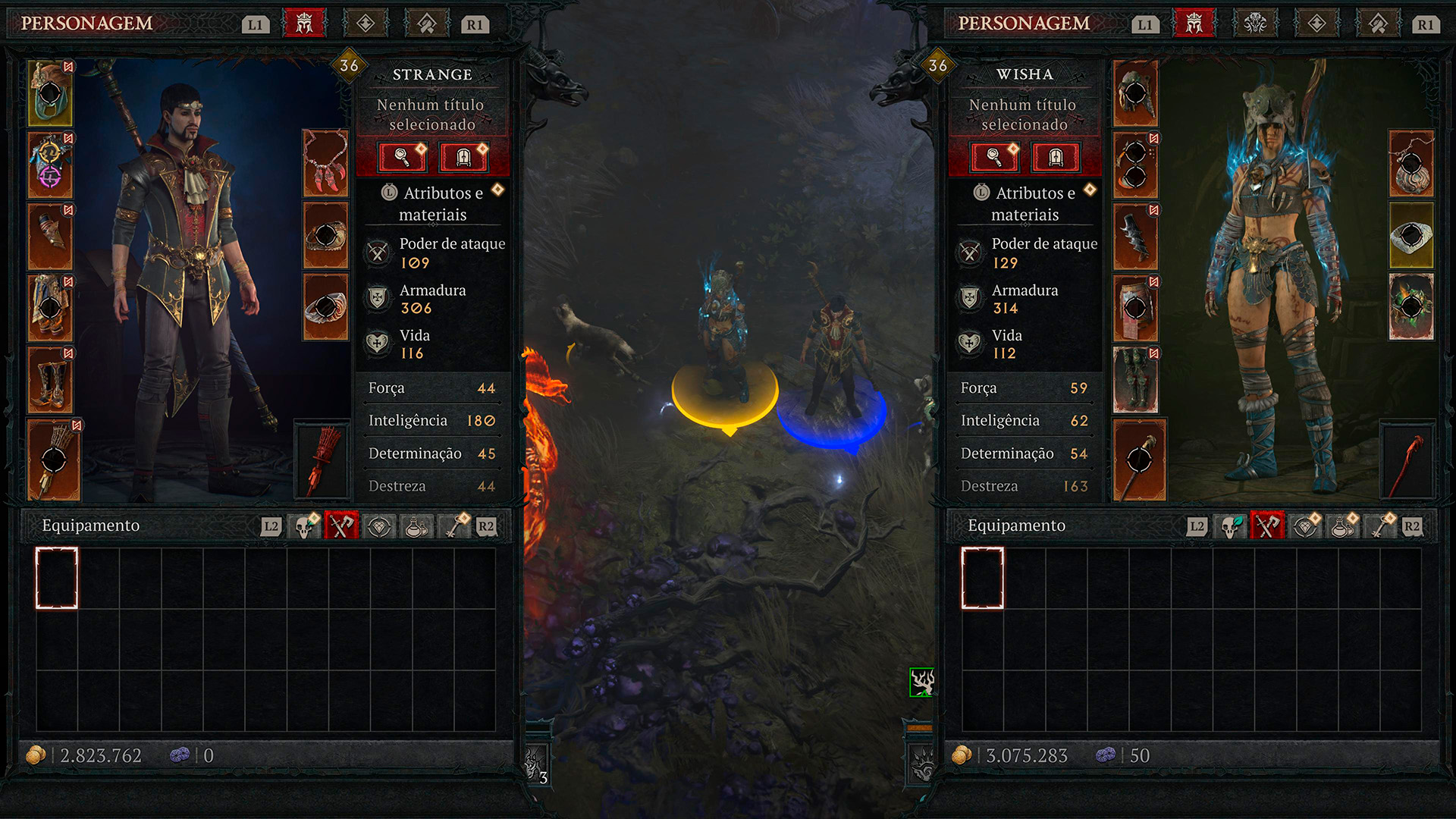The width and height of the screenshot is (1456, 819).
Task: Open Wisha's Atributos e materiais panel
Action: [x=1025, y=203]
